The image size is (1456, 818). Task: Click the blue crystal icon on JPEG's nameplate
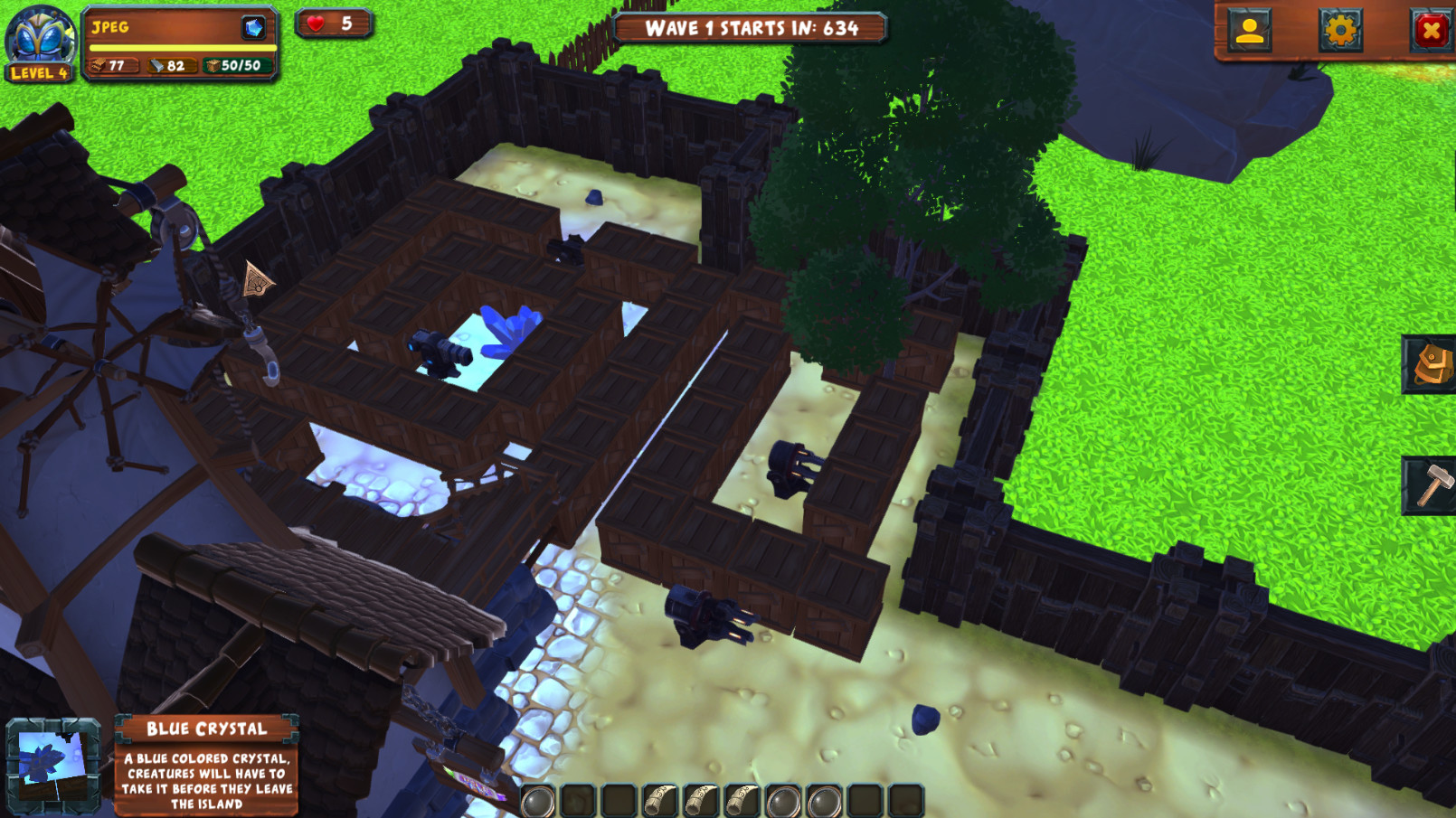252,28
